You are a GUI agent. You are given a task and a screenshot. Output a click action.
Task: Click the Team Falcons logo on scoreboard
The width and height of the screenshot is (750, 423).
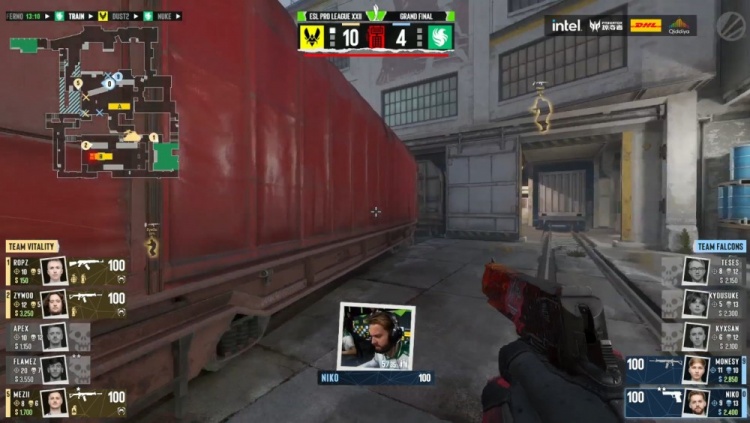tap(440, 37)
